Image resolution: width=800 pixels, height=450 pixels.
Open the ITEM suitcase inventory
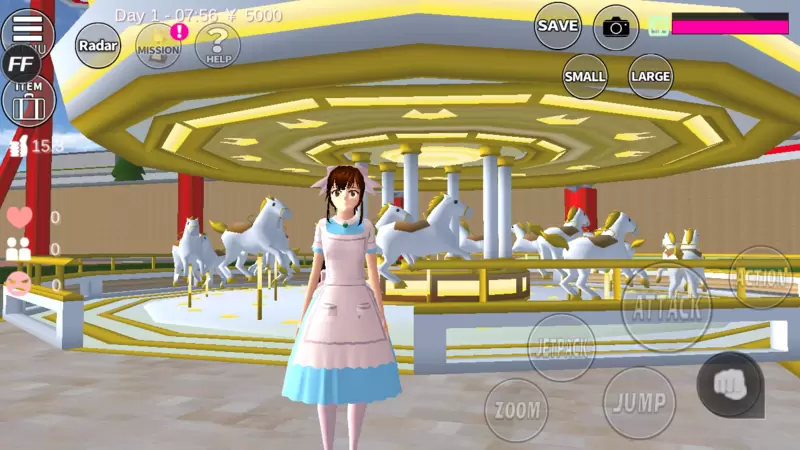(x=28, y=102)
